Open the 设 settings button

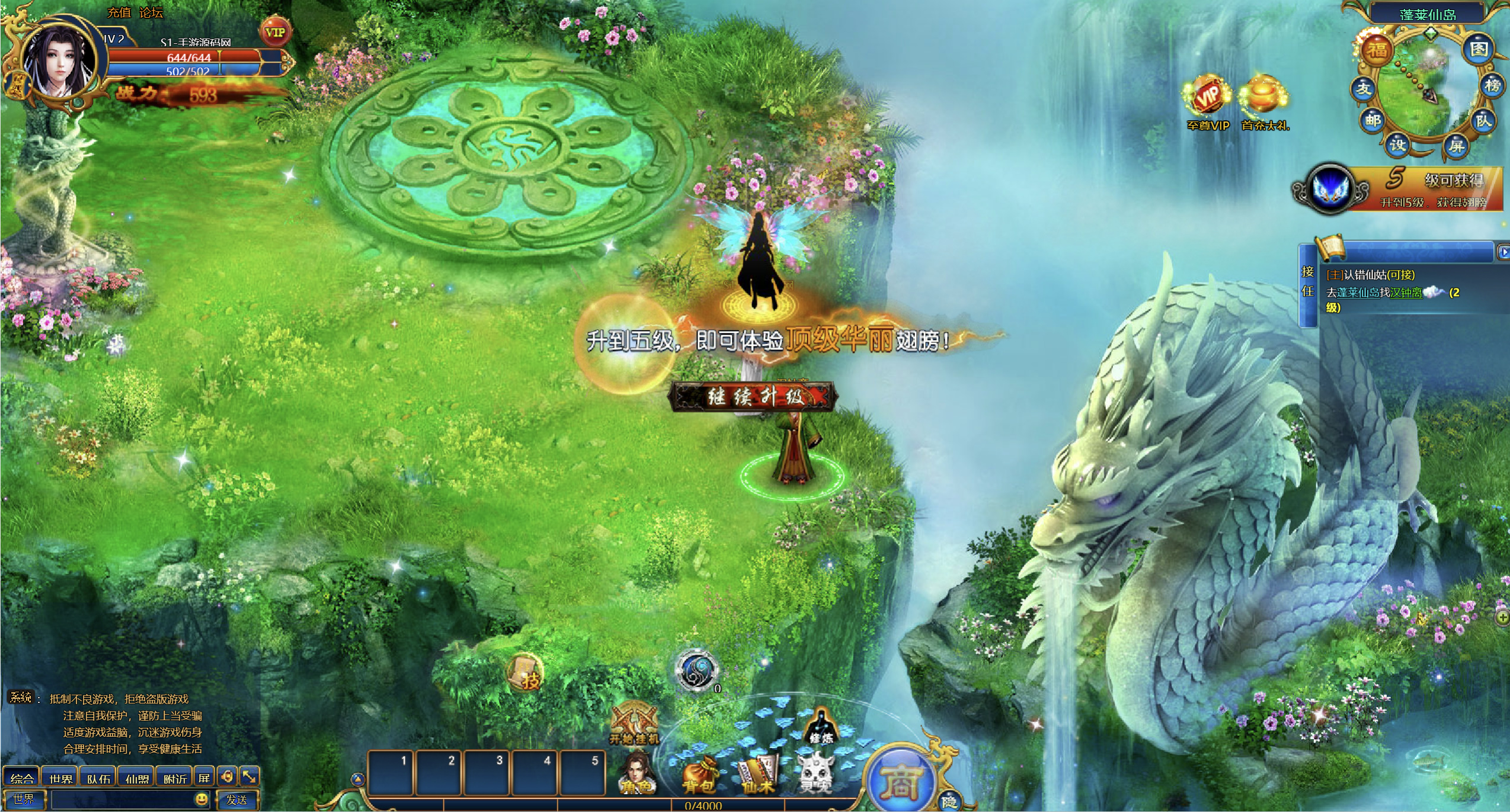pyautogui.click(x=1398, y=144)
